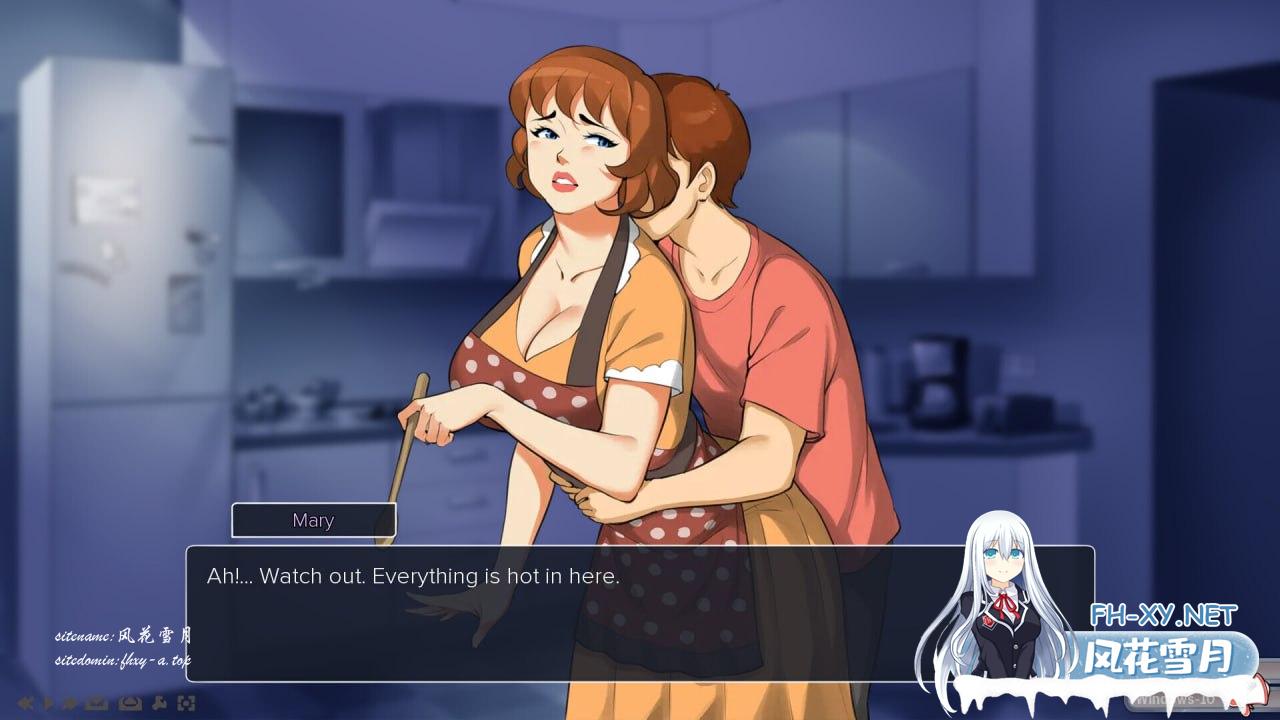1280x720 pixels.
Task: Skip ahead with the fast-forward icon
Action: tap(70, 703)
